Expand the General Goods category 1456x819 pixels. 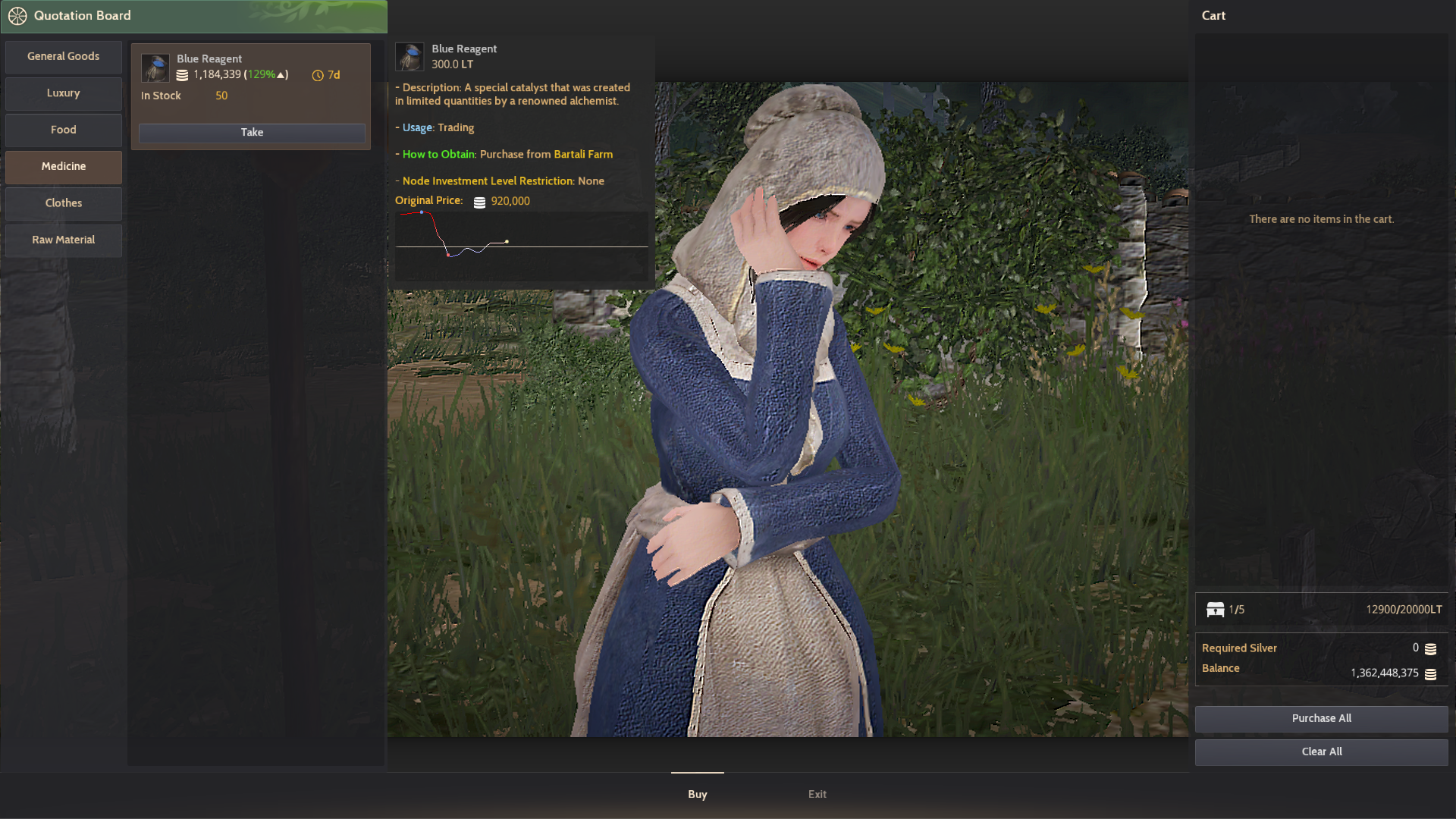coord(63,56)
